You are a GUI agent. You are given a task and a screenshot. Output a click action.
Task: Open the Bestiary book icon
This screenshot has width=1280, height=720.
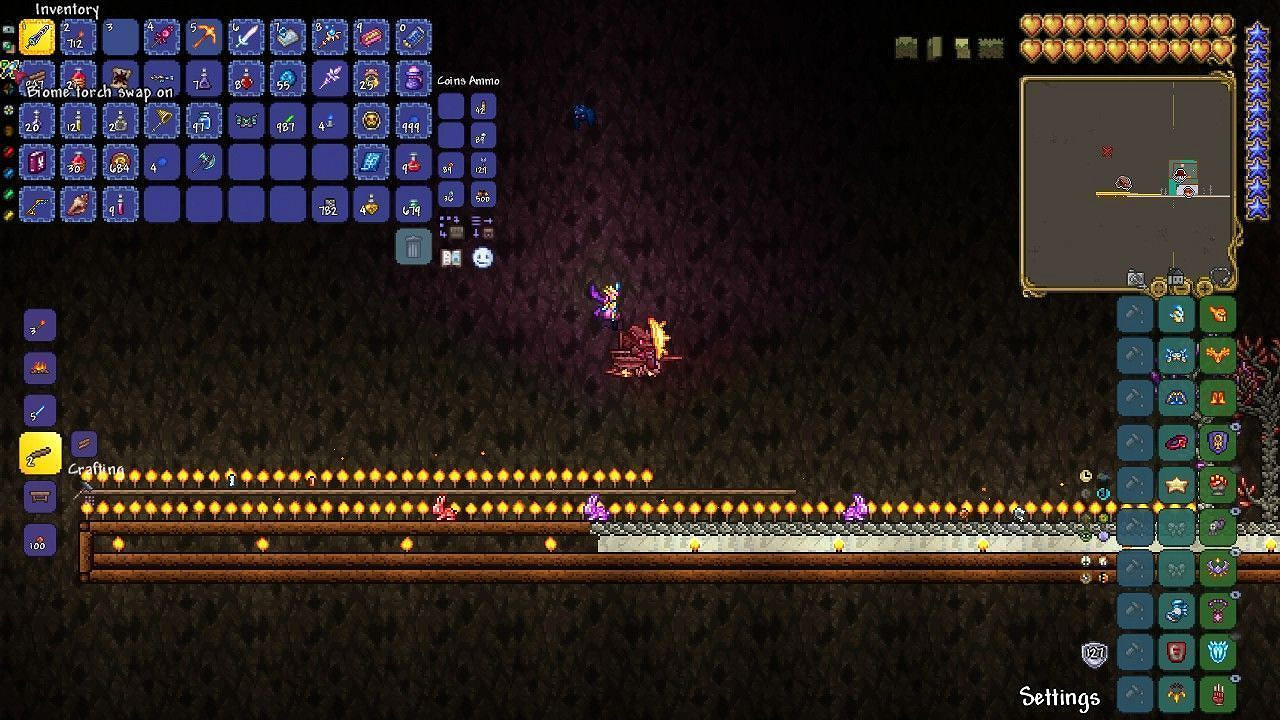[x=452, y=257]
